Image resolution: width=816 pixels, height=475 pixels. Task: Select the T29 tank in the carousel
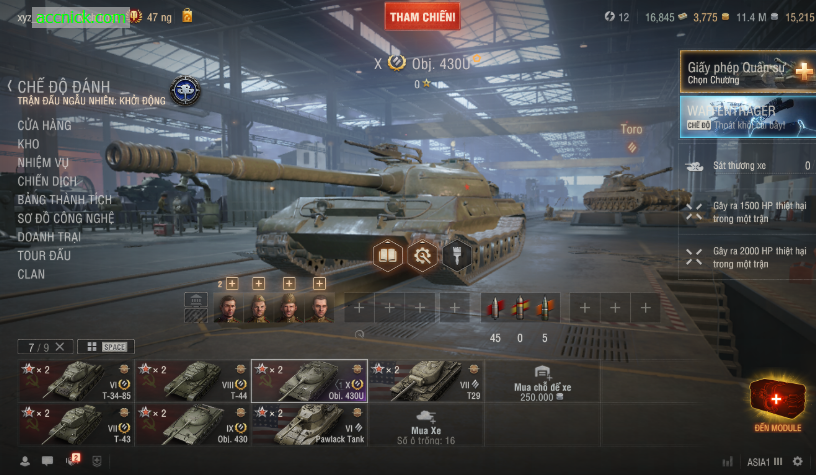coord(426,381)
